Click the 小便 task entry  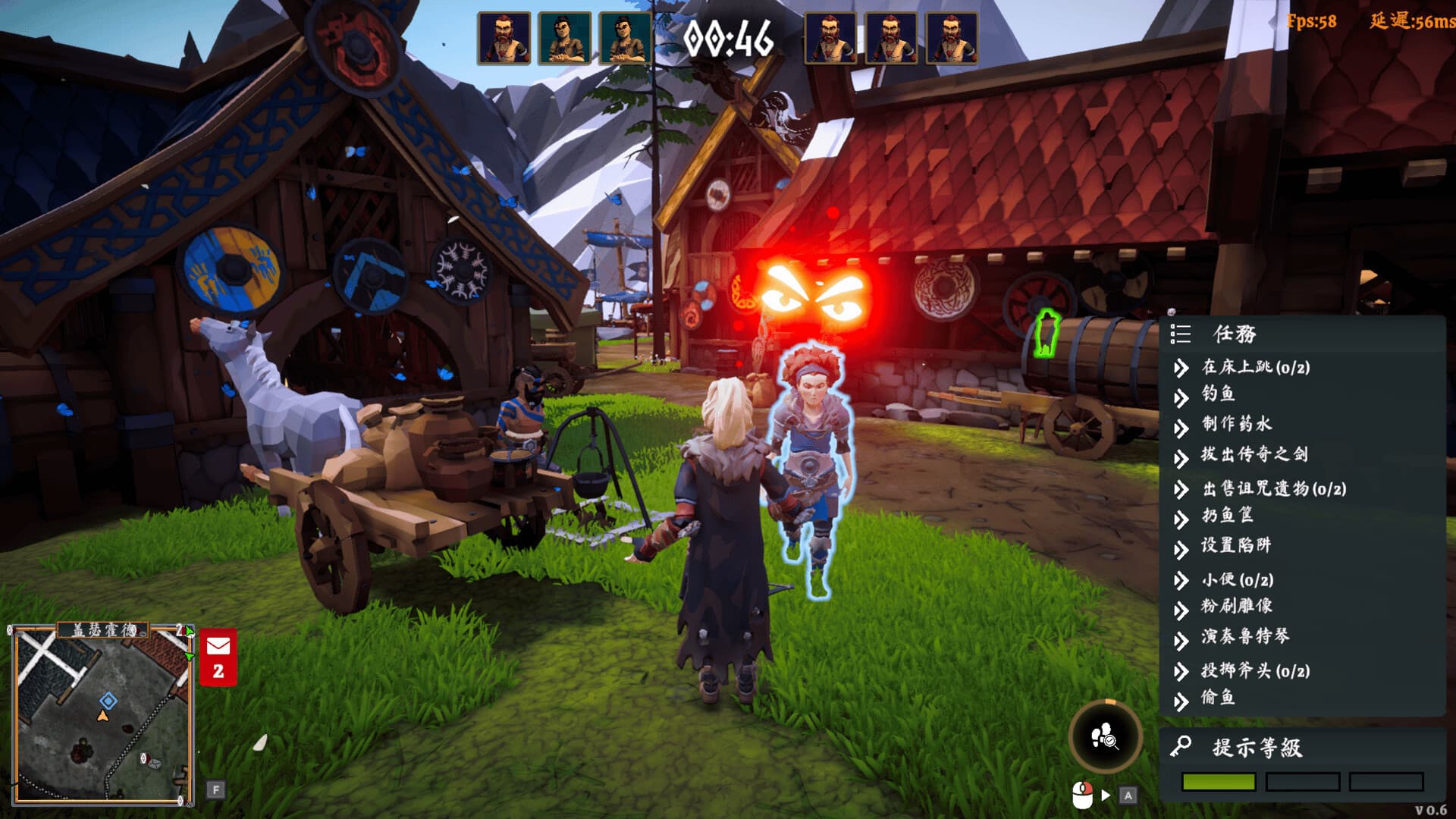[x=1237, y=580]
